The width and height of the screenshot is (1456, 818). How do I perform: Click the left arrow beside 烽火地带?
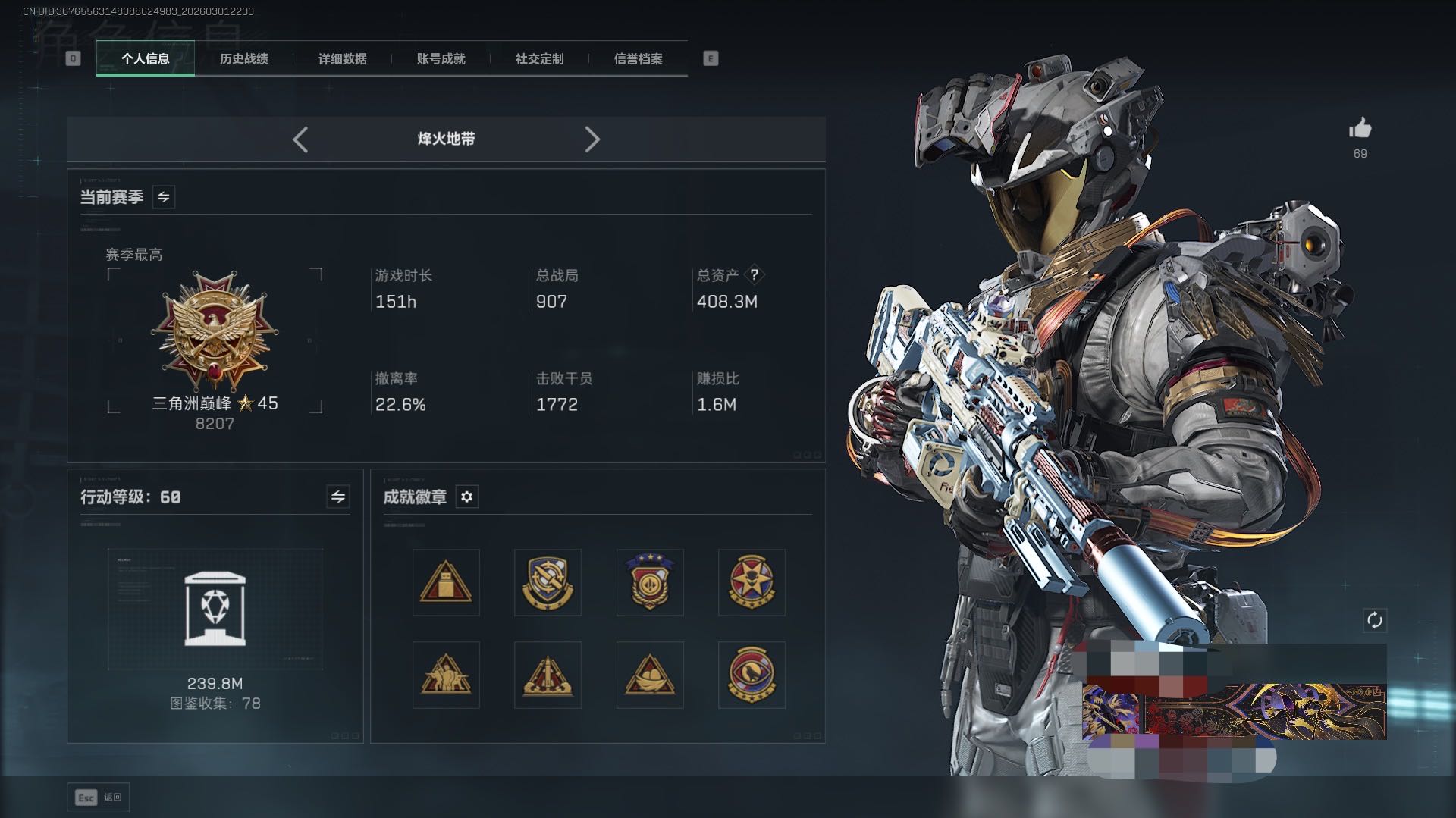300,139
